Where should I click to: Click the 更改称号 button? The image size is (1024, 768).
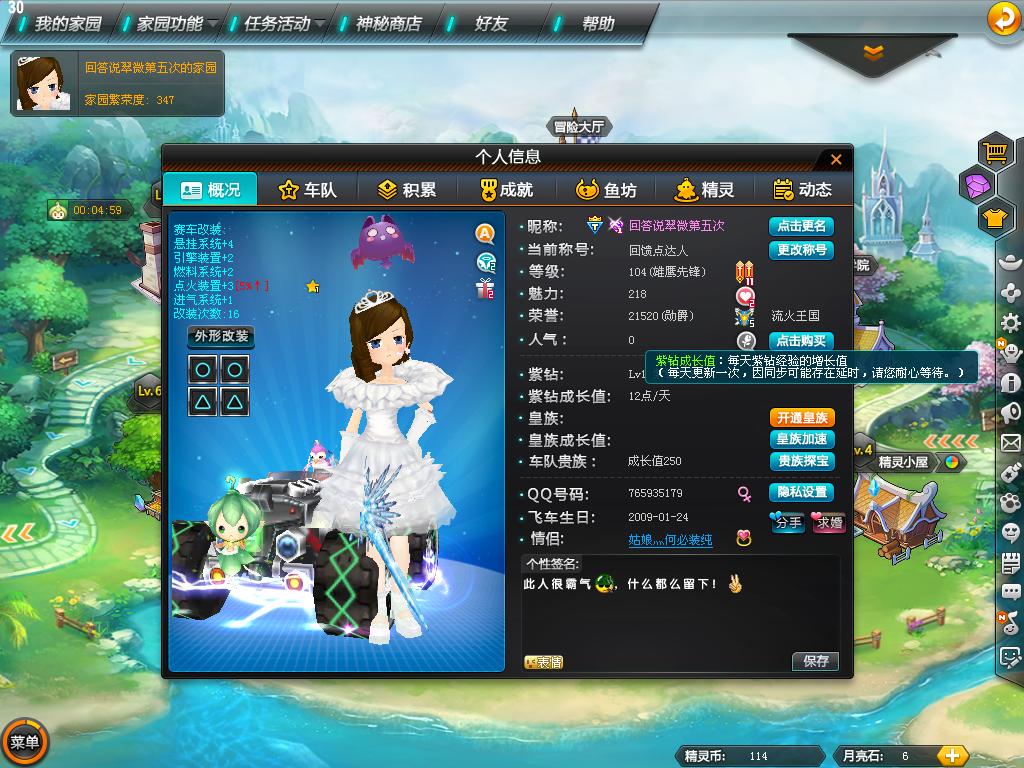click(800, 250)
